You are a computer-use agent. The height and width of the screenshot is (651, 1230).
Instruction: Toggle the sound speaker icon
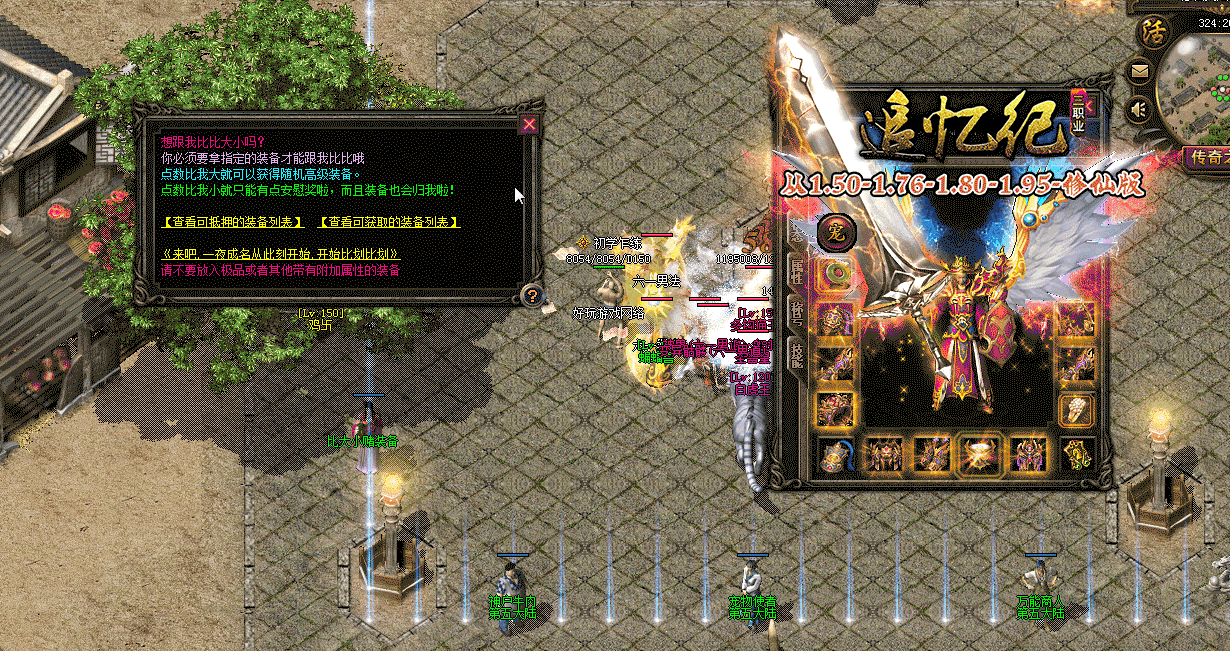click(1138, 108)
